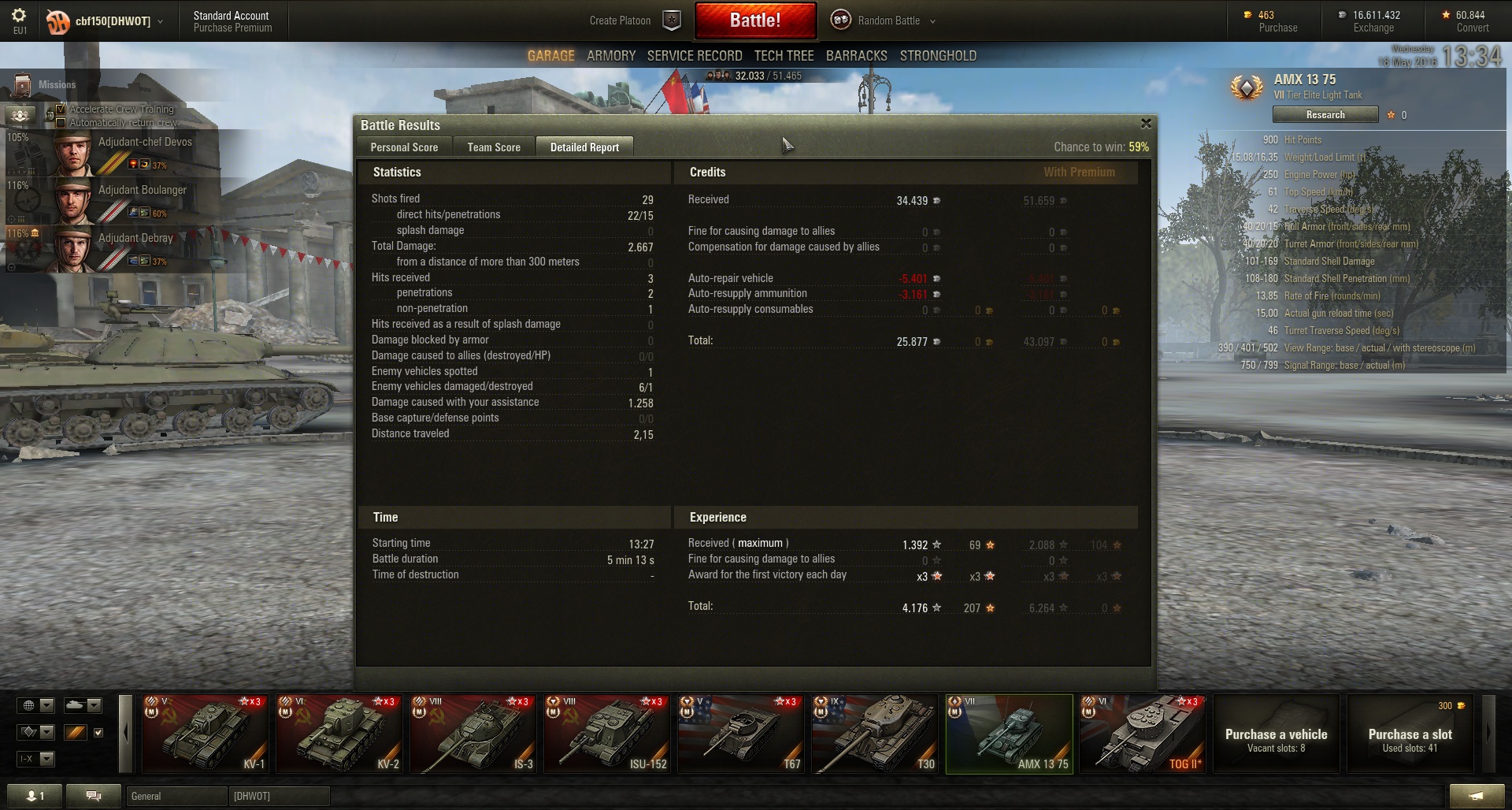Start a battle with the red Battle! button
Viewport: 1512px width, 810px height.
click(754, 20)
